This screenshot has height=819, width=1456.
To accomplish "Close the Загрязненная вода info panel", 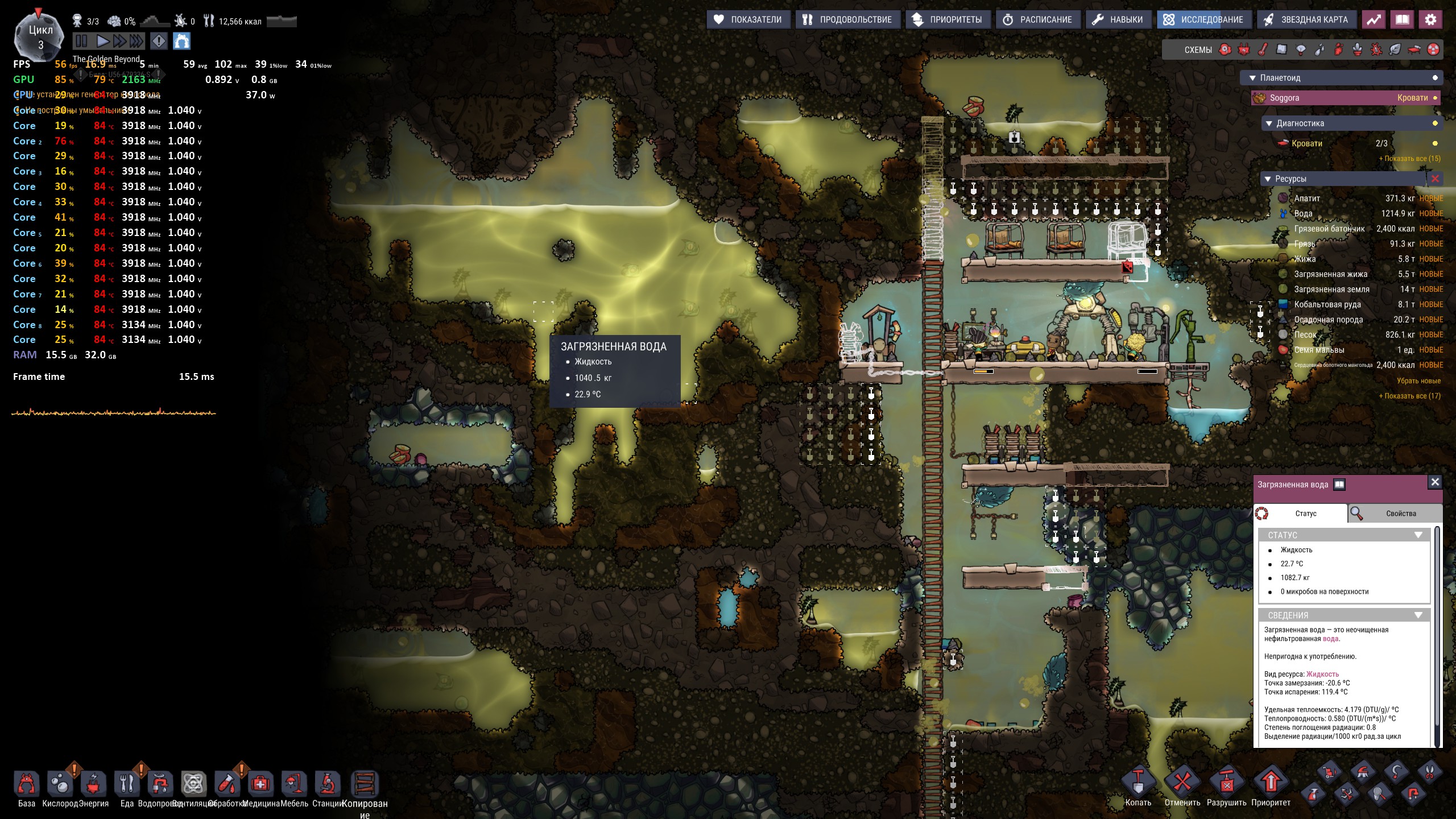I will pos(1435,482).
